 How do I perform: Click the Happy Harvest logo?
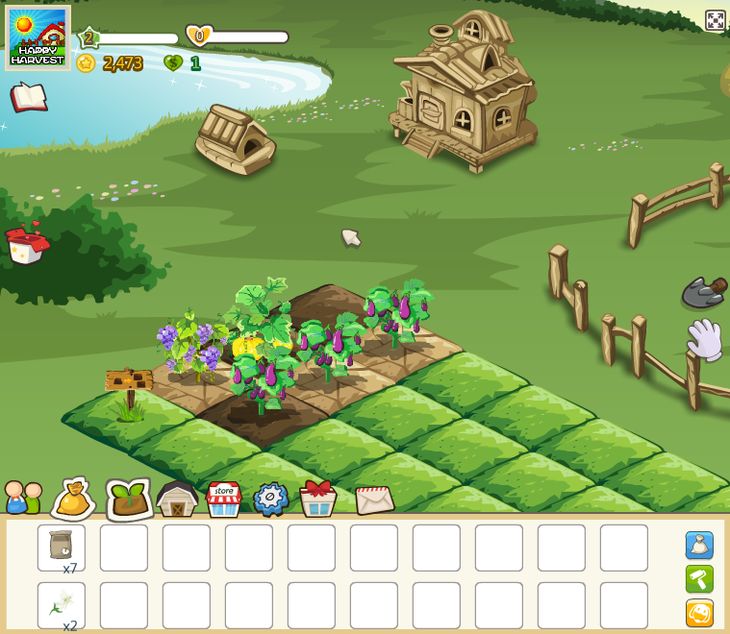(37, 38)
